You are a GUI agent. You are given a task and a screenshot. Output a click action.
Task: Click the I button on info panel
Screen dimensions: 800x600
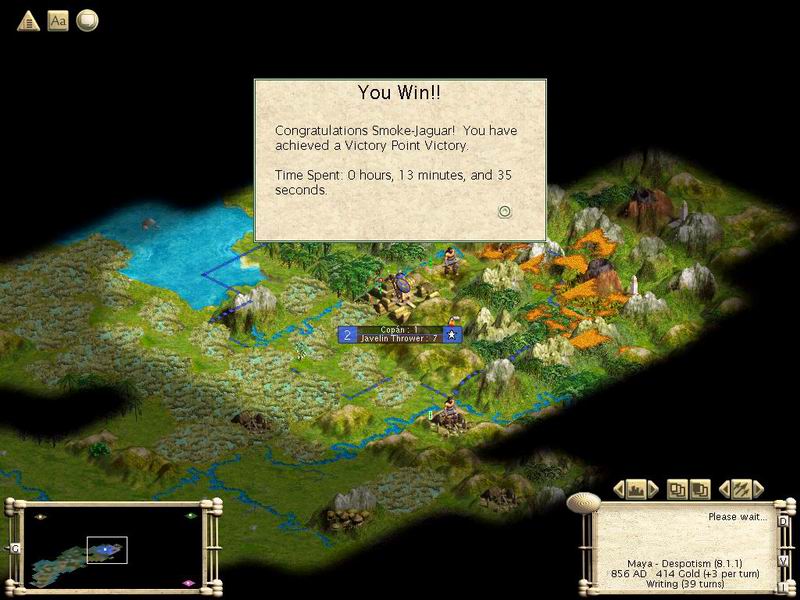[783, 587]
